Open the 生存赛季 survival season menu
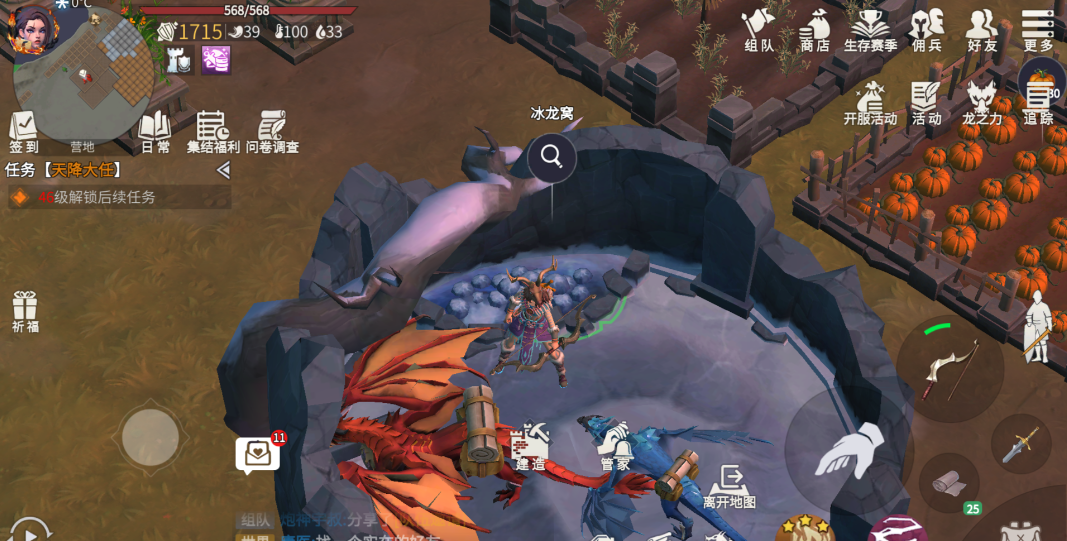The image size is (1067, 541). click(x=870, y=28)
